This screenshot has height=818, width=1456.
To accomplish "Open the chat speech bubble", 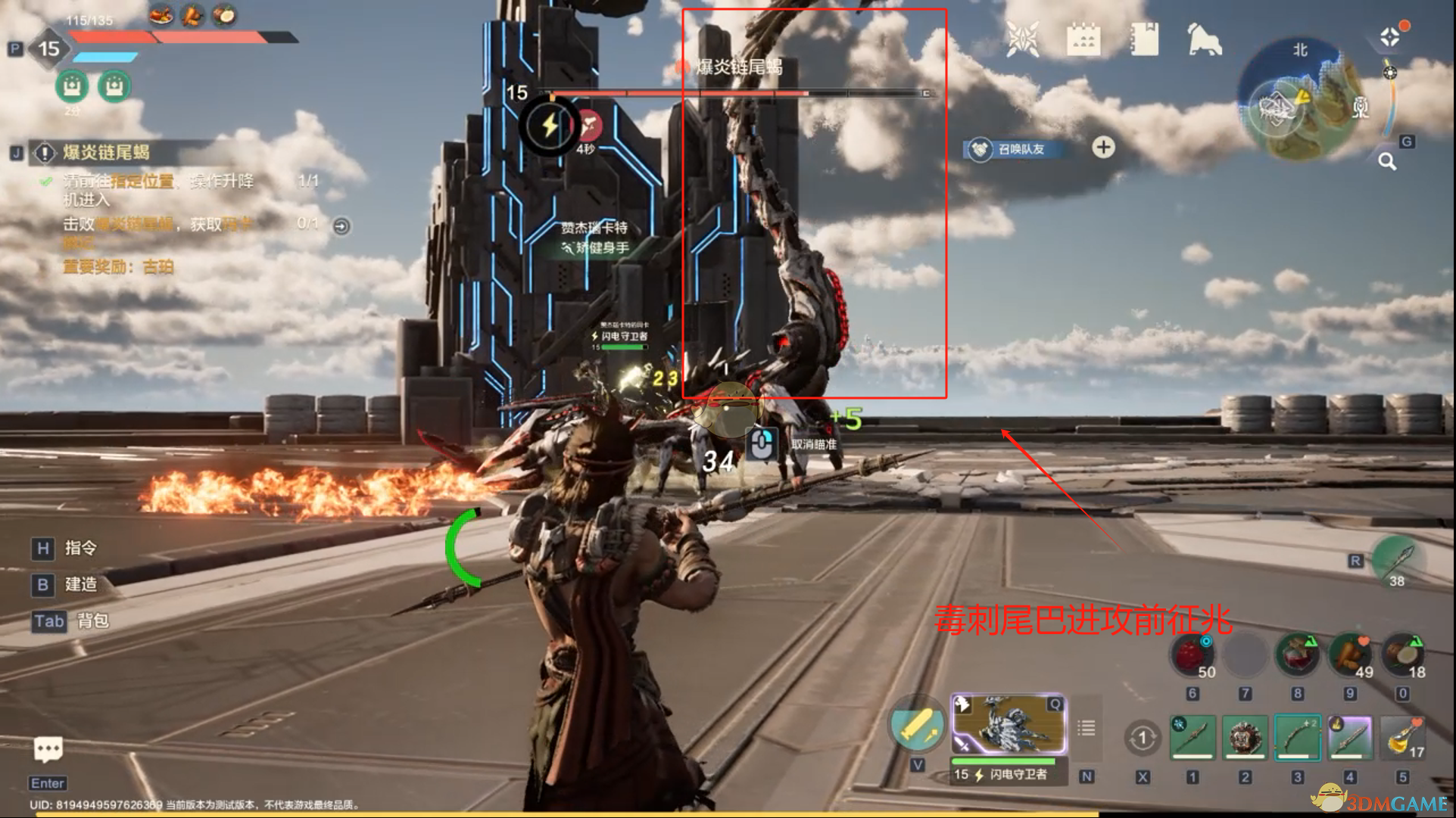I will pyautogui.click(x=48, y=749).
